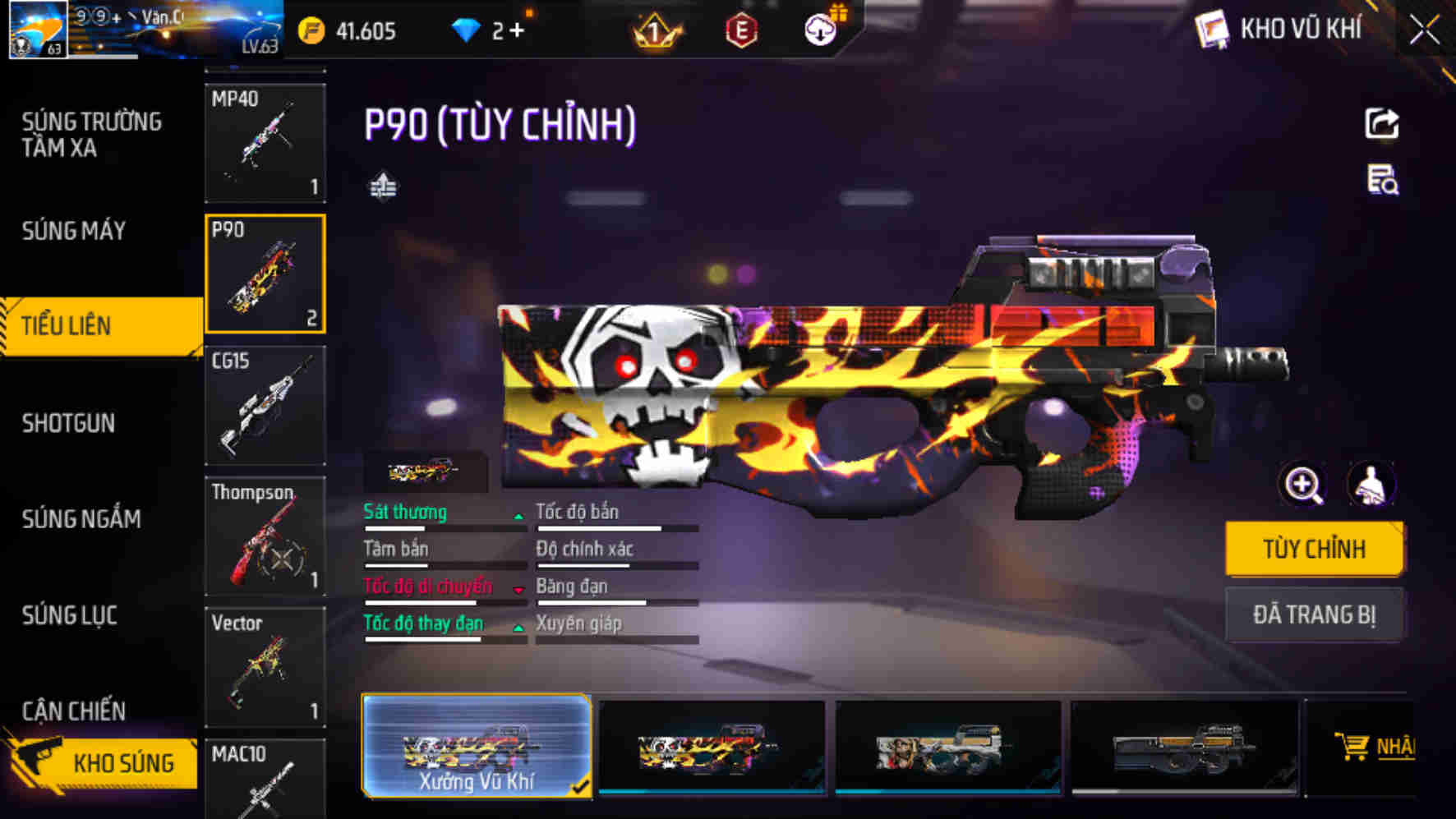Open the share icon for P90
1456x819 pixels.
(x=1384, y=122)
